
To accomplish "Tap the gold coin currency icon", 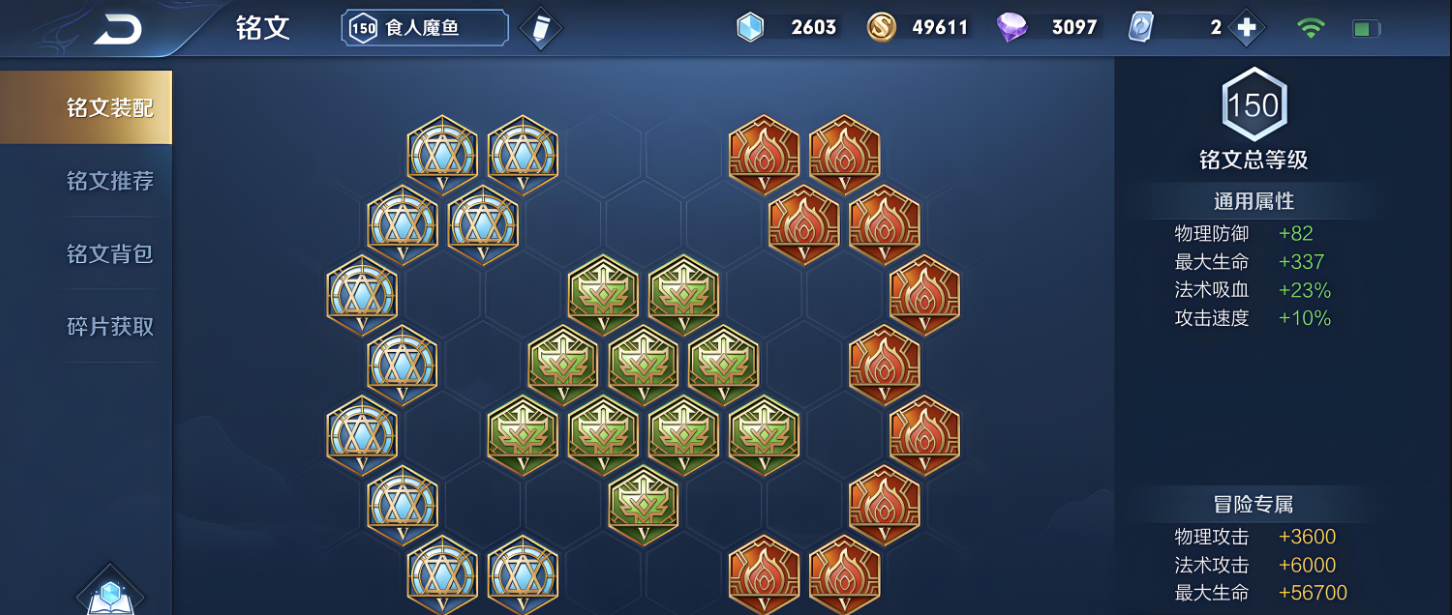I will (x=881, y=28).
